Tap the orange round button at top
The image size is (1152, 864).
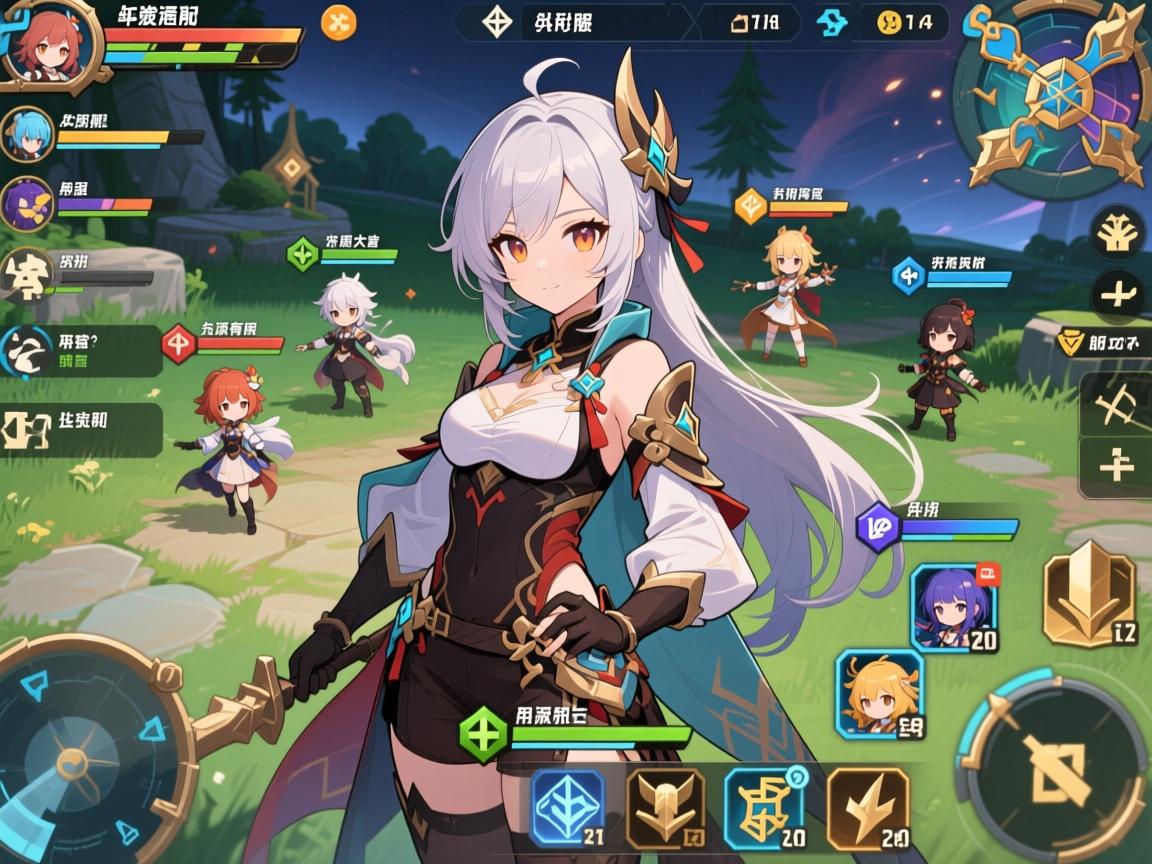(338, 22)
